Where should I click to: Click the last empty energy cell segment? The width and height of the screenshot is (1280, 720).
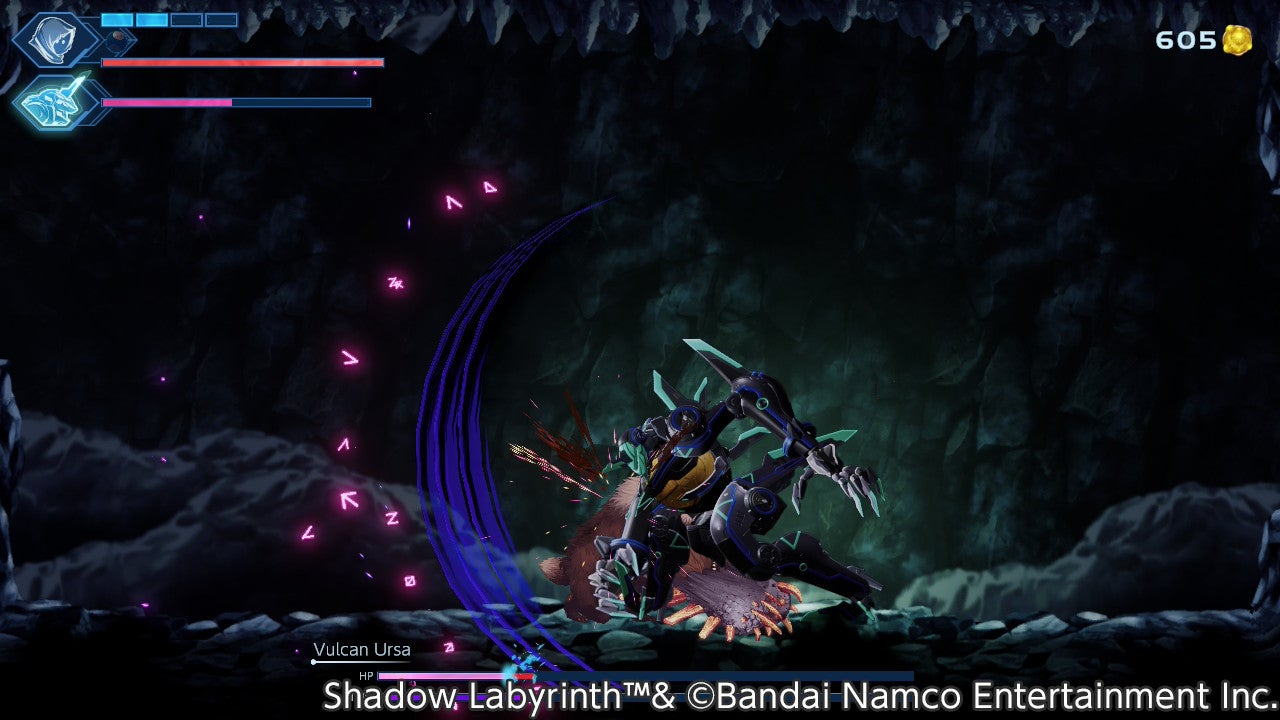(x=221, y=20)
